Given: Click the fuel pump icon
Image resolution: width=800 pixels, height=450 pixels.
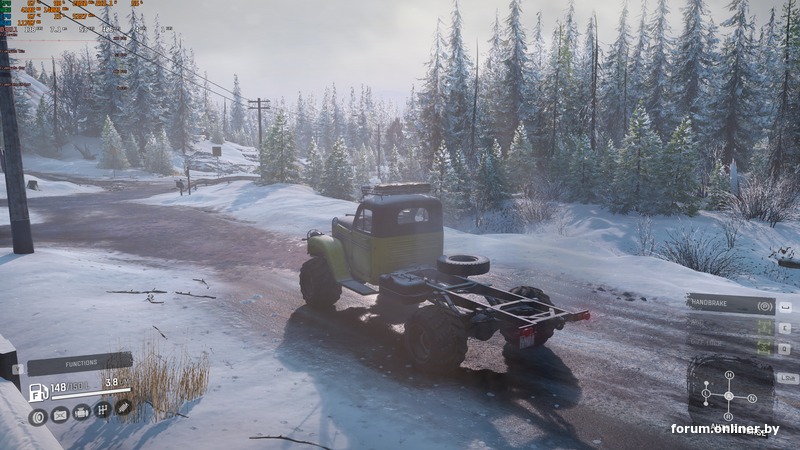Looking at the screenshot, I should [37, 391].
